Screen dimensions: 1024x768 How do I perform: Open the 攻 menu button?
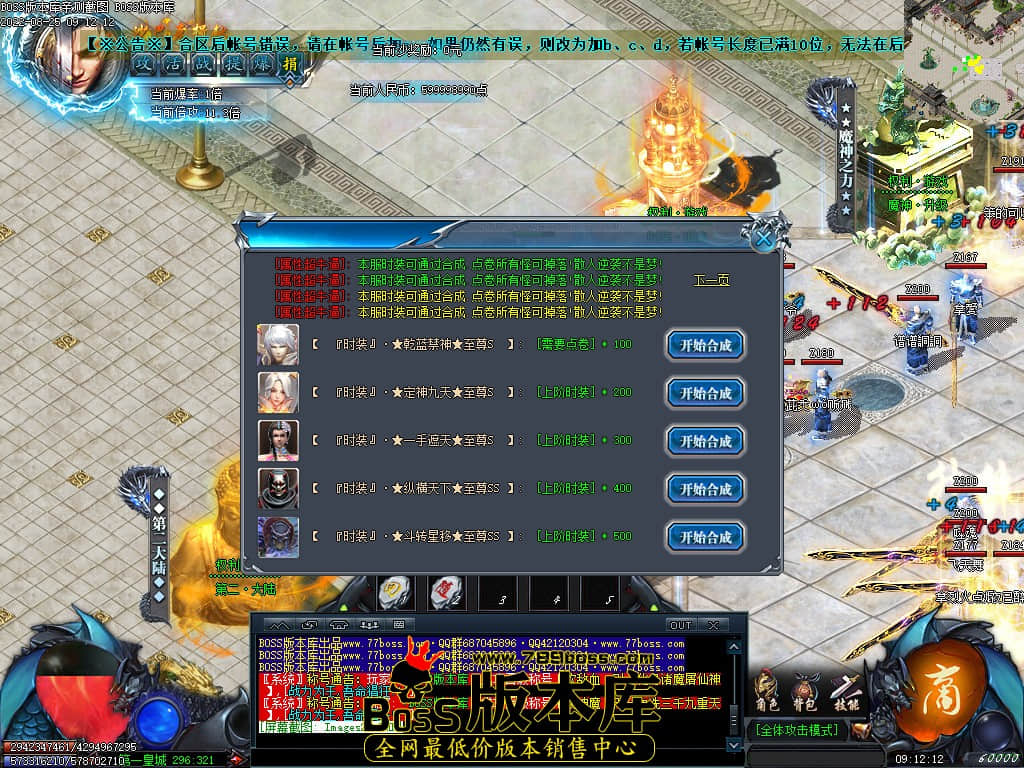point(145,63)
